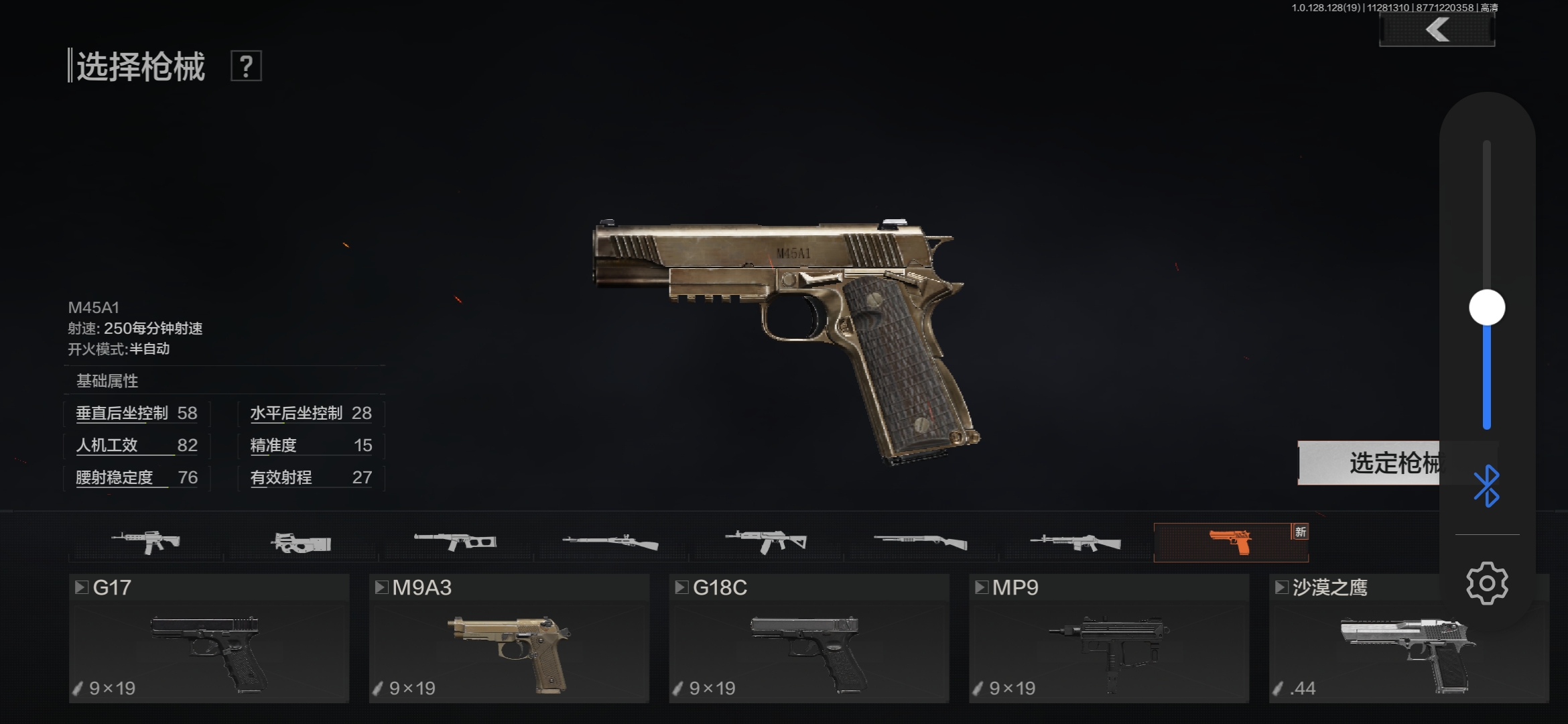Select the orange pistol category tab

pos(1230,542)
